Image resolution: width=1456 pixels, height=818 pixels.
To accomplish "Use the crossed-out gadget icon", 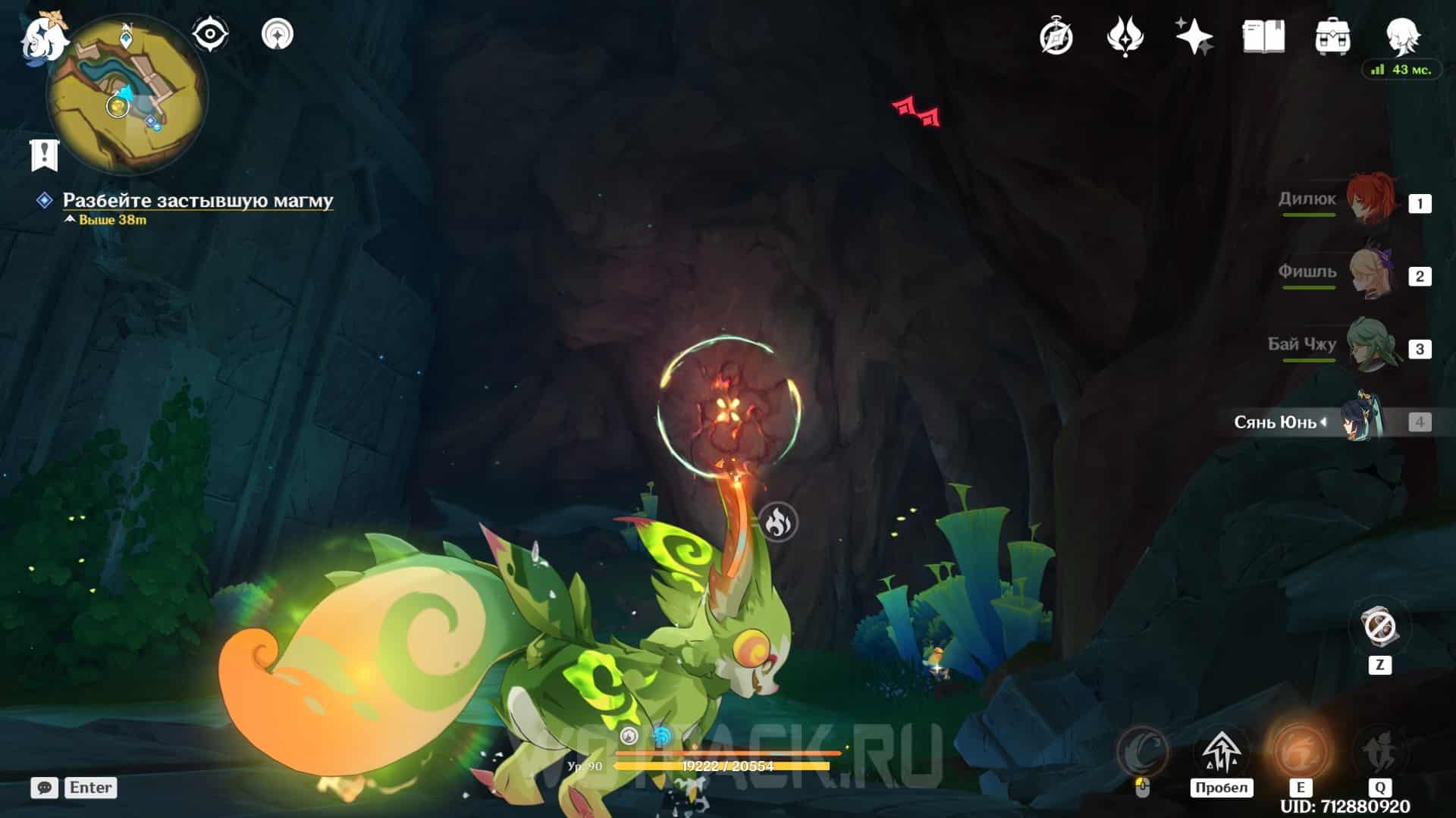I will tap(1379, 628).
